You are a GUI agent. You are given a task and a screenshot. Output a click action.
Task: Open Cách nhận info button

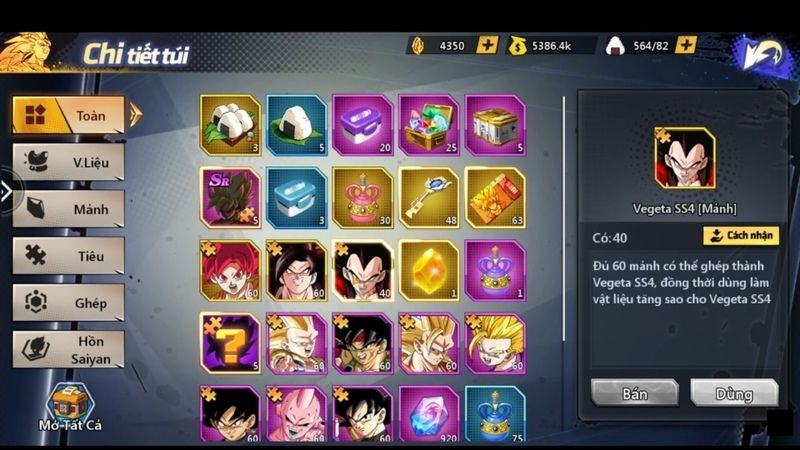coord(740,236)
